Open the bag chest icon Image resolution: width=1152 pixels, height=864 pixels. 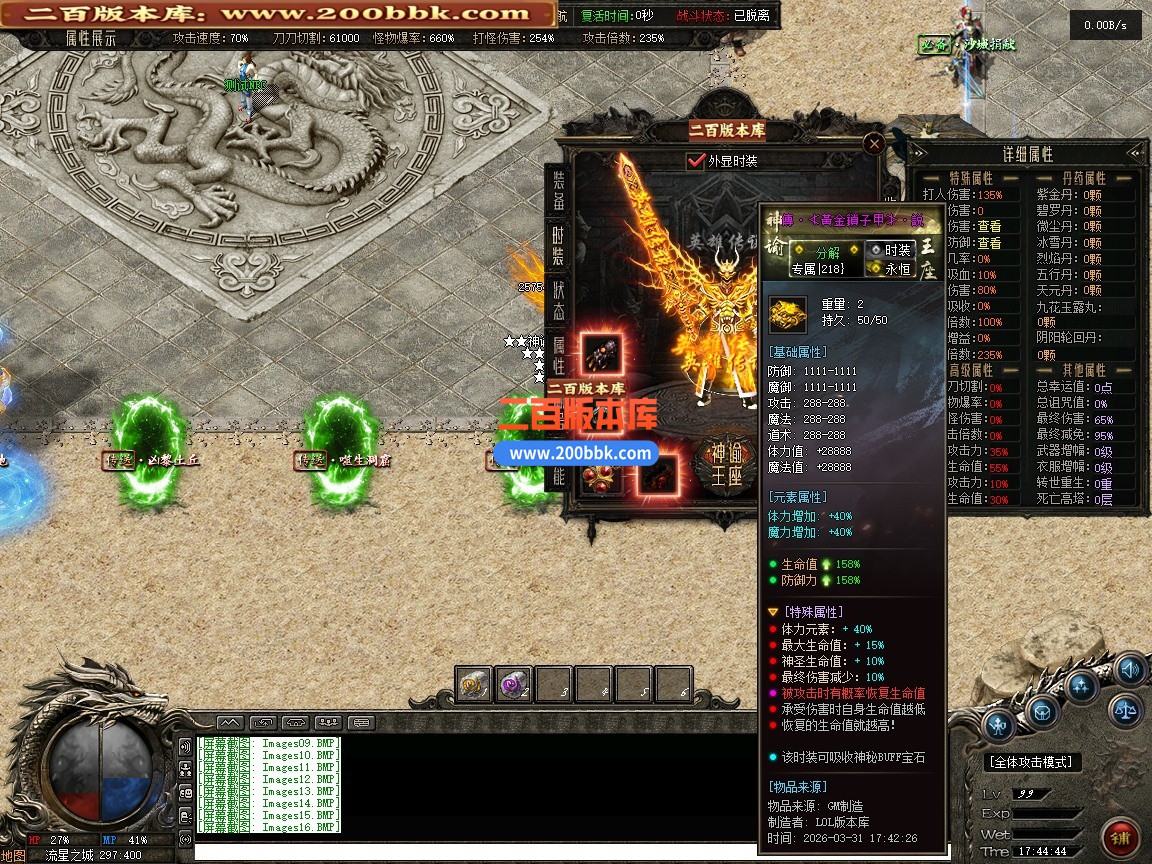click(1042, 711)
